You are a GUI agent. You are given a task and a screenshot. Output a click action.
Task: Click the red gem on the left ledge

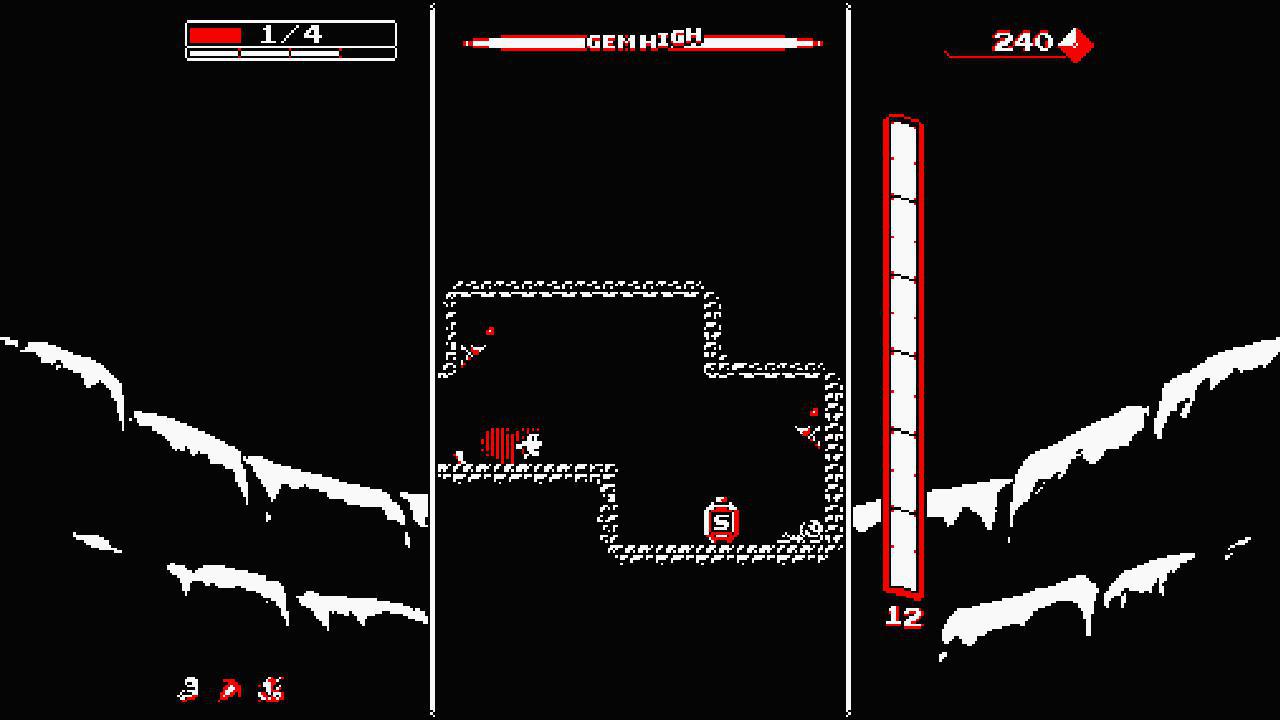click(x=489, y=331)
